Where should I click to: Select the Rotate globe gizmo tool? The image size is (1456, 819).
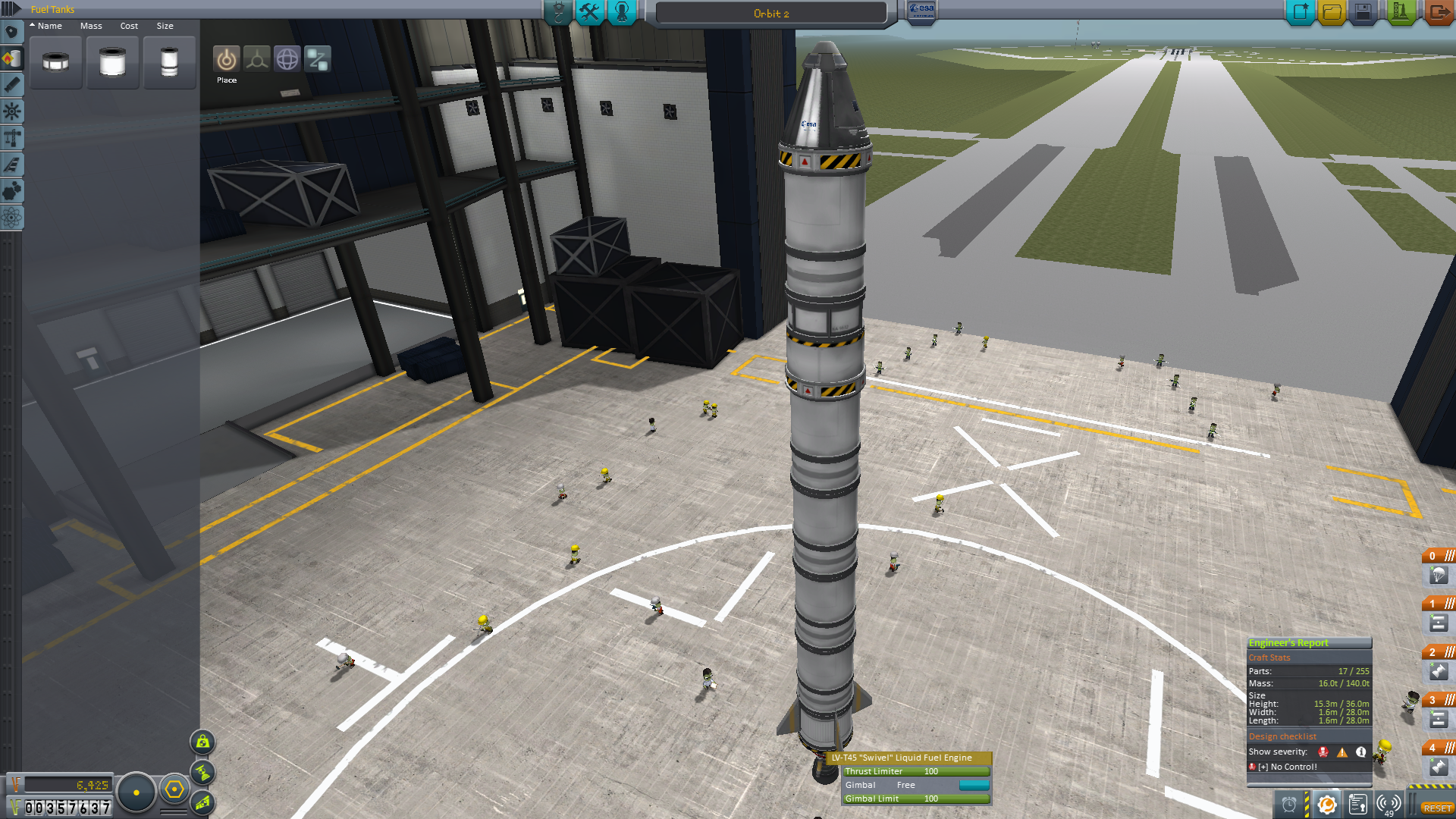point(287,59)
